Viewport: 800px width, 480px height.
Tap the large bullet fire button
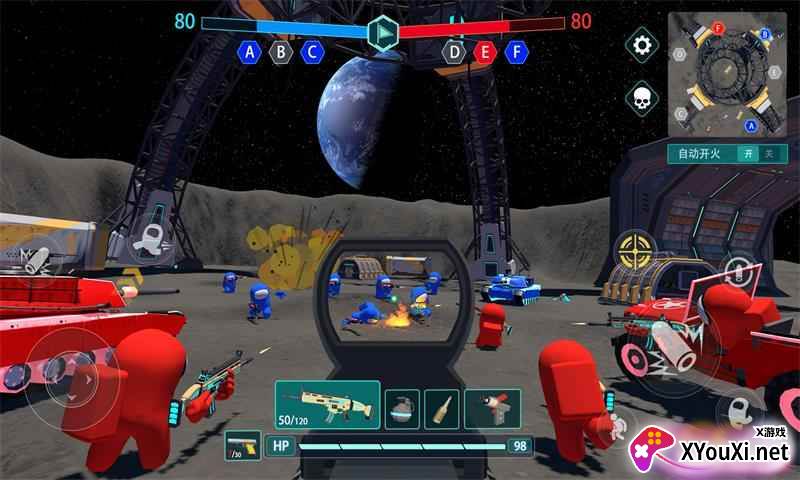(676, 349)
